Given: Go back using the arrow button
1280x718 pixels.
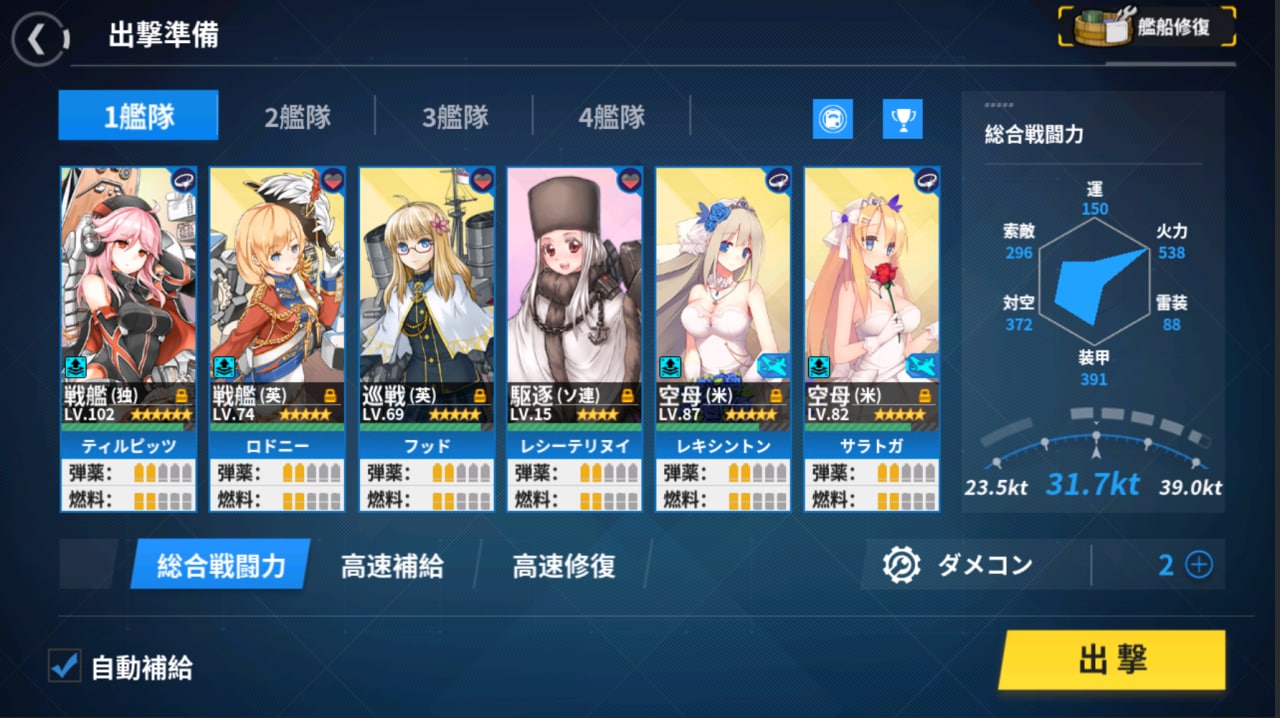Looking at the screenshot, I should (38, 39).
